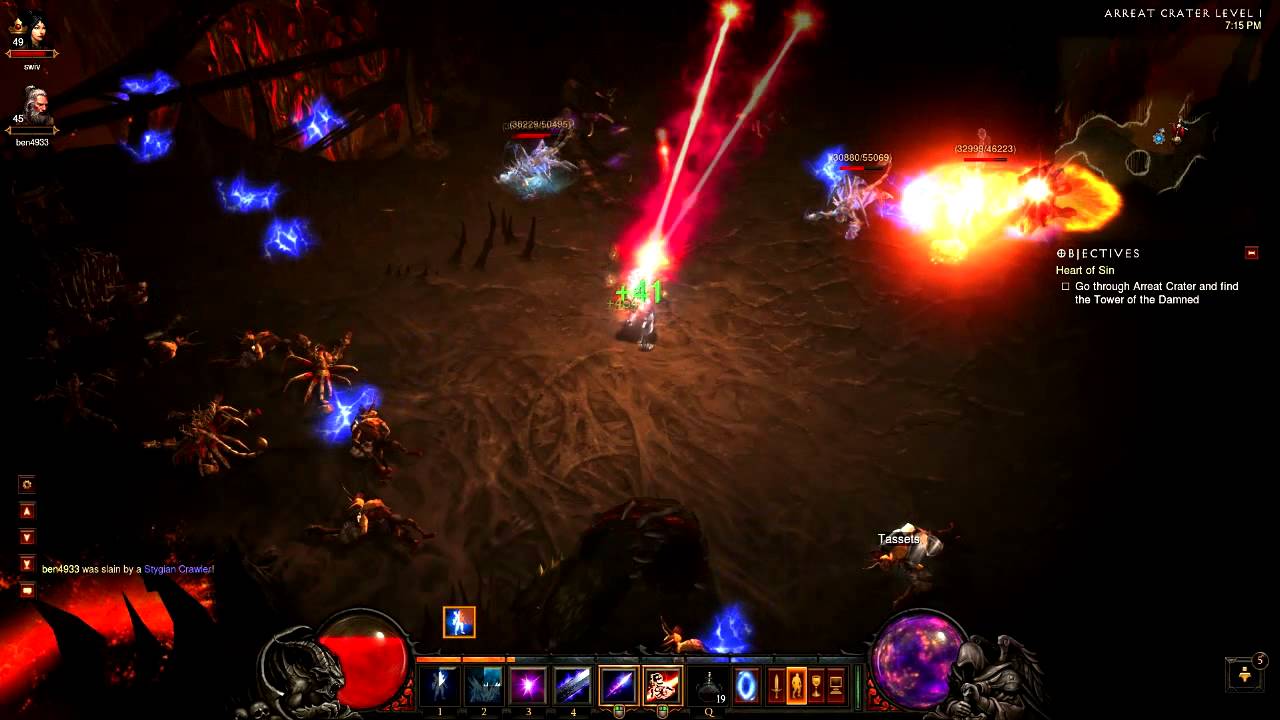Viewport: 1280px width, 720px height.
Task: Open the blue Town Portal
Action: [x=747, y=686]
